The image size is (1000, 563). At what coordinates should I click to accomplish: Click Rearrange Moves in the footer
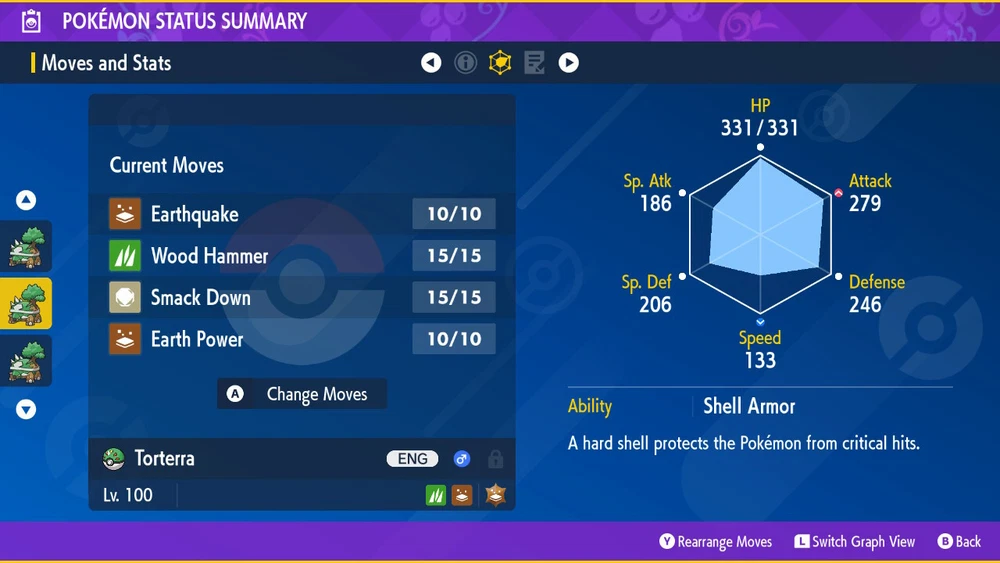(x=716, y=541)
